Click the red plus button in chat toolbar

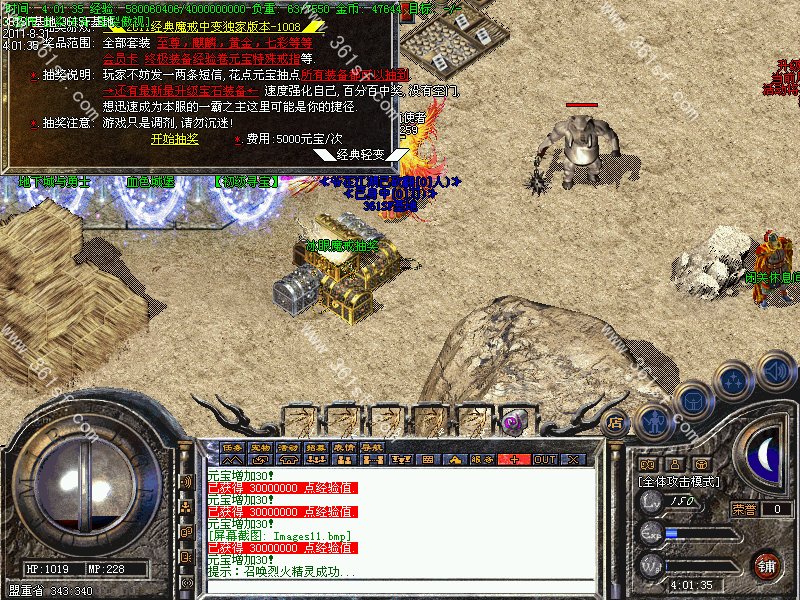click(514, 459)
